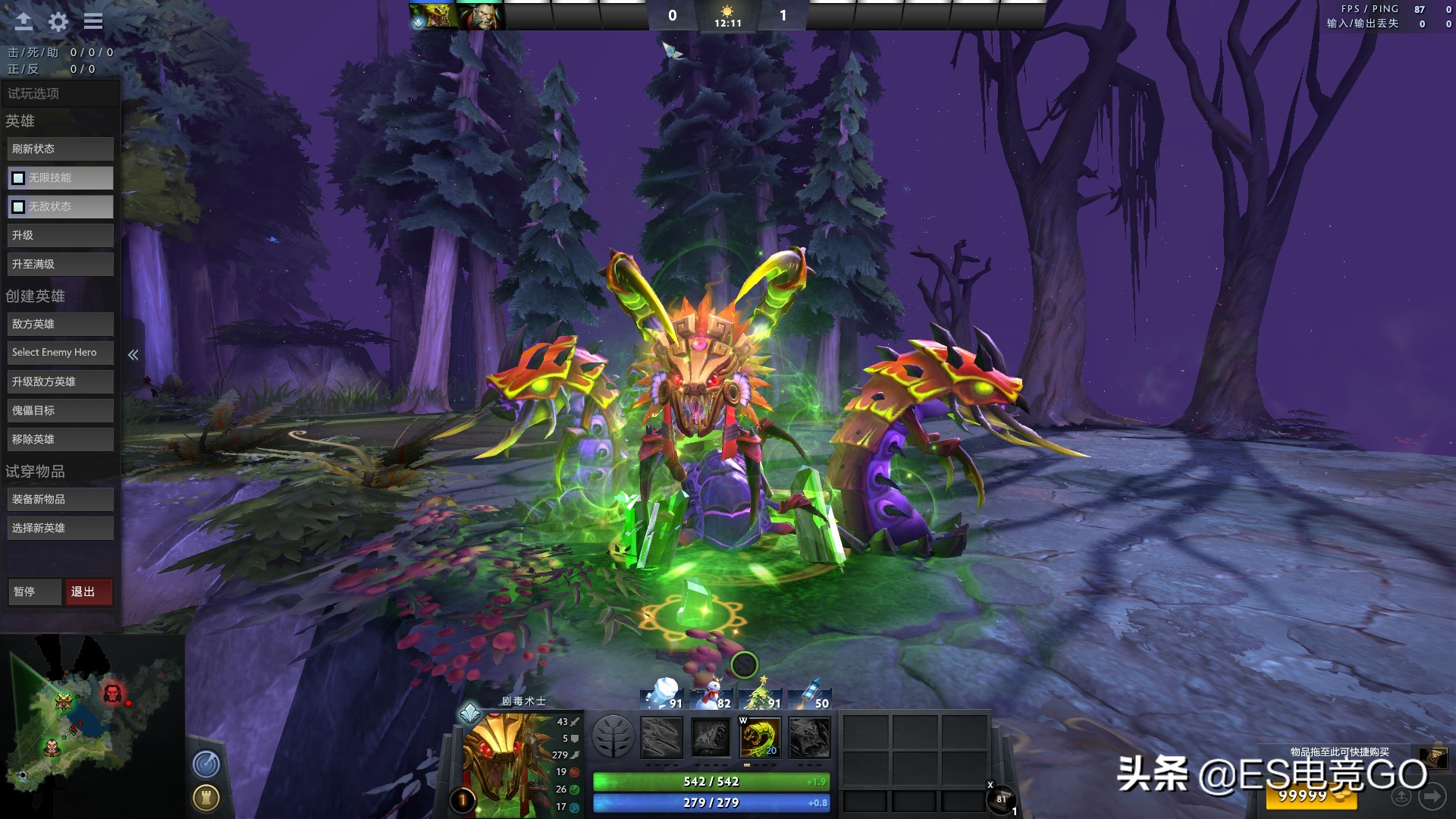This screenshot has width=1456, height=819.
Task: Click the darkened first ability icon
Action: [660, 736]
